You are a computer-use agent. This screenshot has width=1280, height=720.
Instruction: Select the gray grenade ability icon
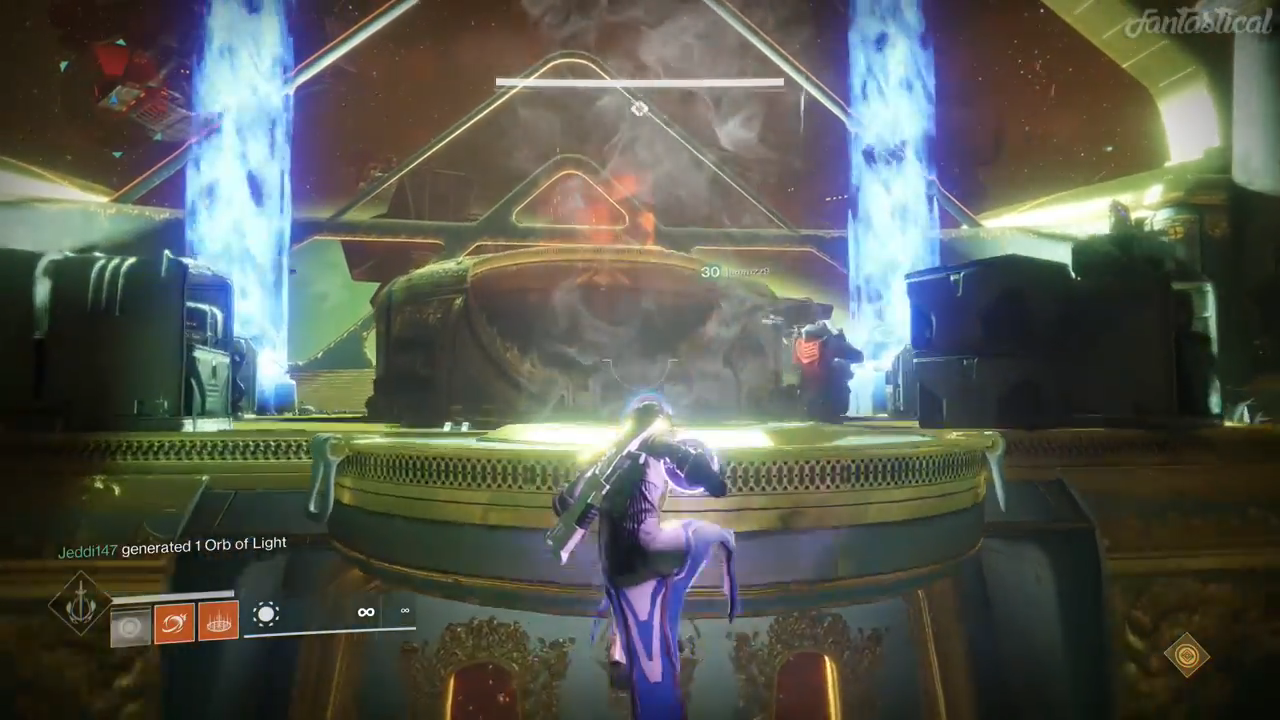130,626
